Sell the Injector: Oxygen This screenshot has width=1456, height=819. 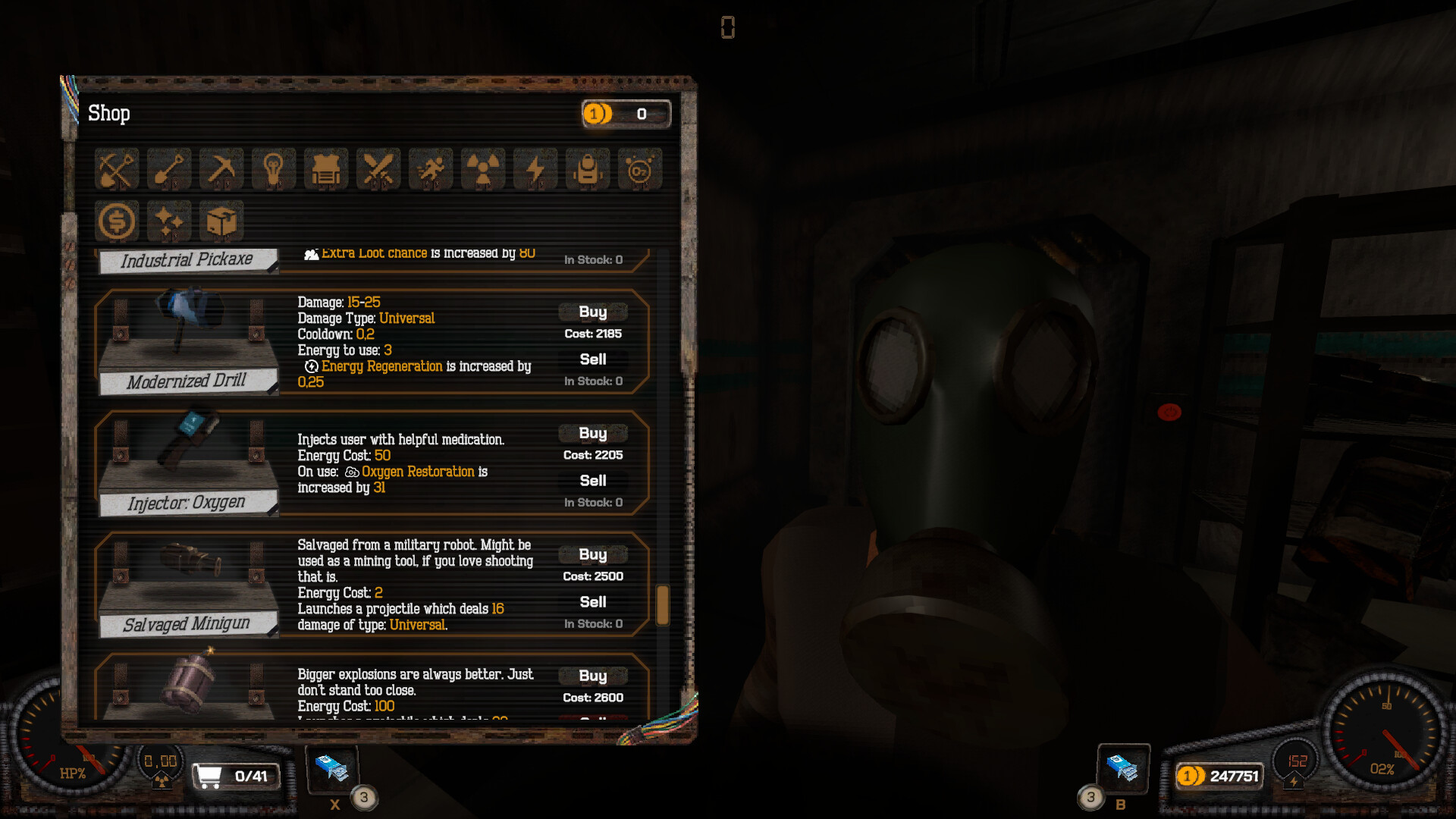[x=594, y=480]
